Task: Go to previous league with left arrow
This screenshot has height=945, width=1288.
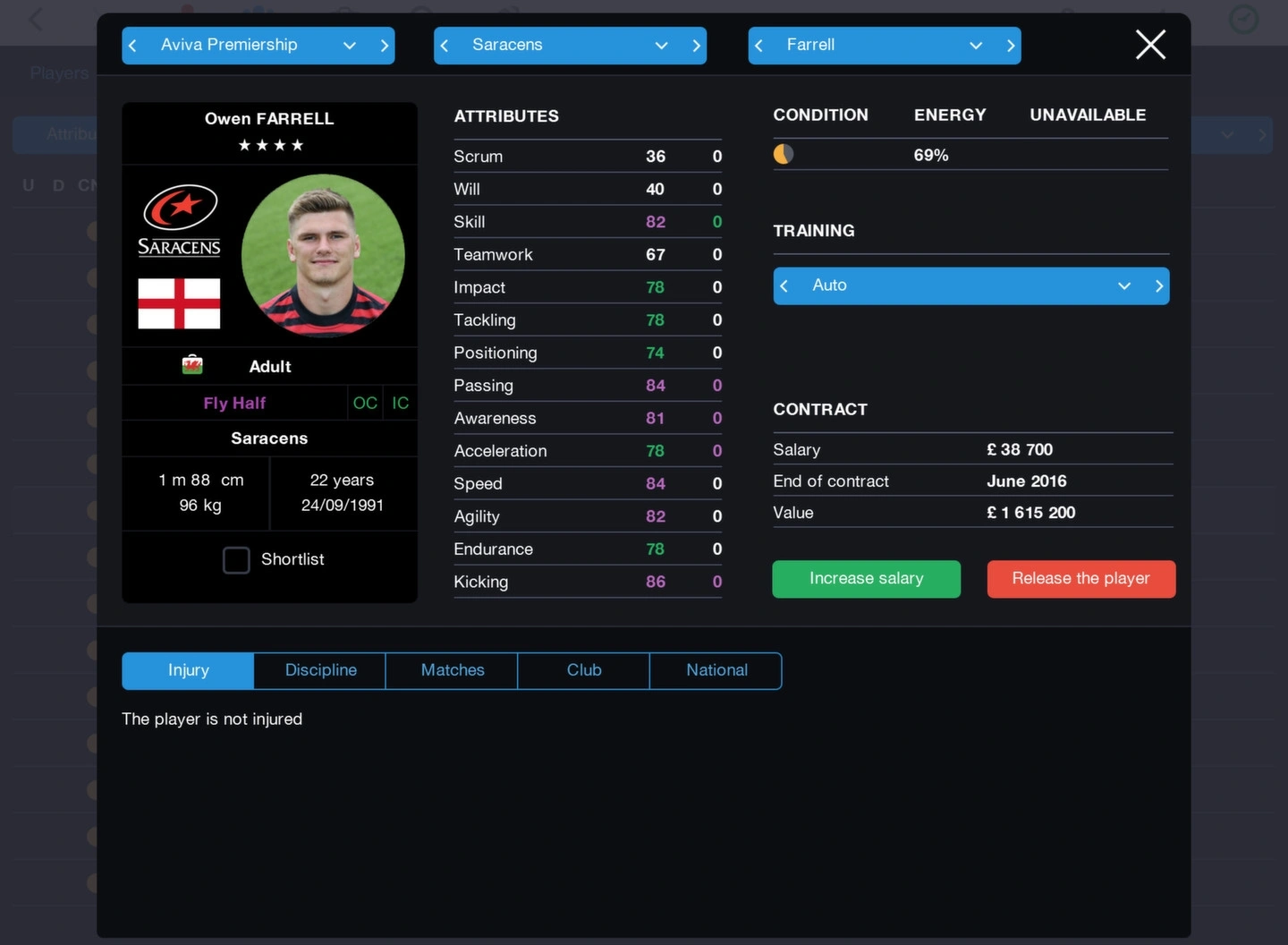Action: [132, 46]
